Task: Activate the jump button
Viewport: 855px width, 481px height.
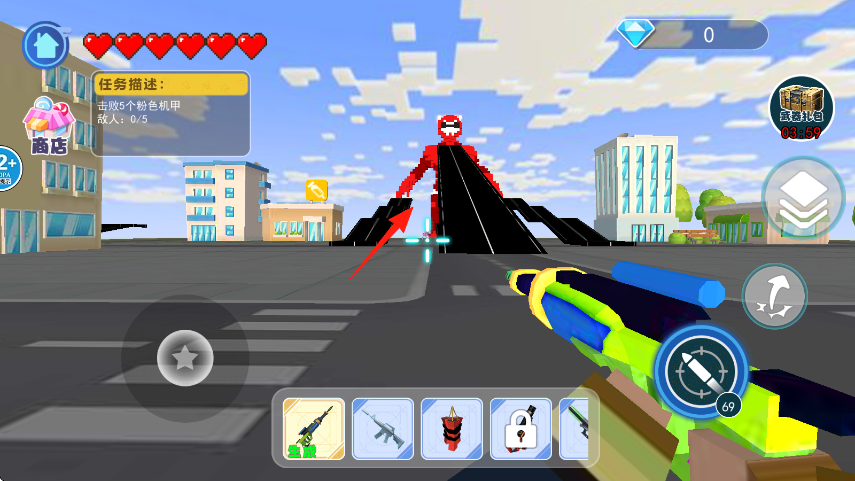Action: click(x=775, y=297)
